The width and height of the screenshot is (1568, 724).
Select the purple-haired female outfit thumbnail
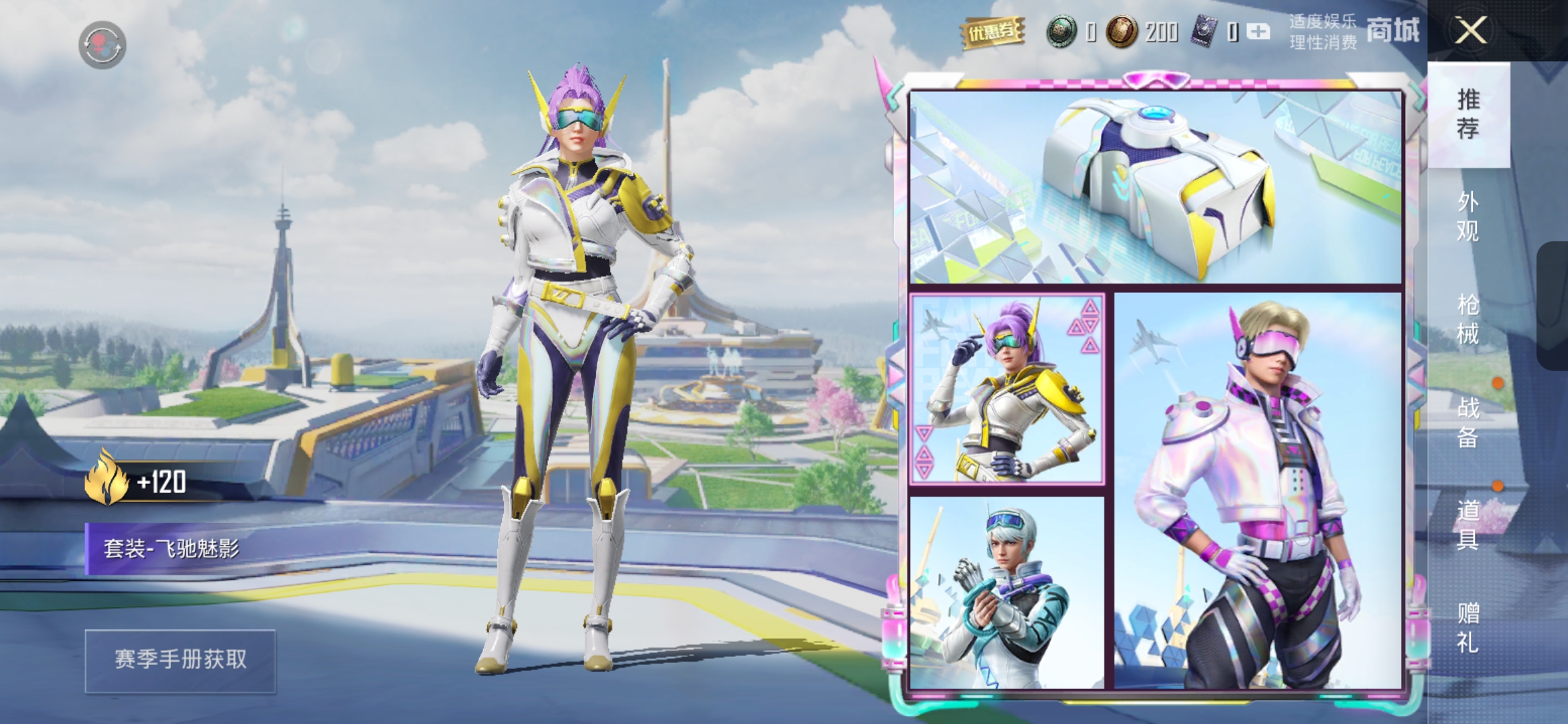(x=1006, y=389)
